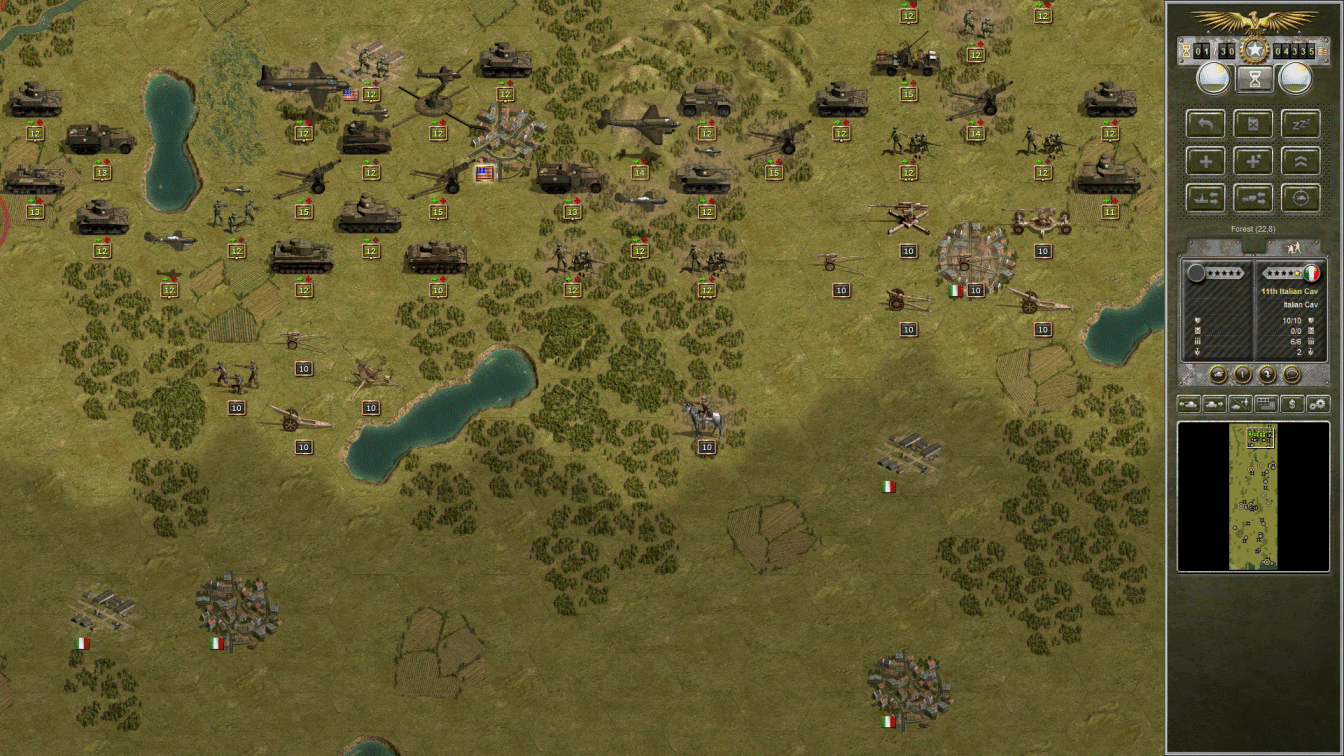Click the elite reinforcement star-plus icon
The width and height of the screenshot is (1344, 756).
pos(1254,160)
